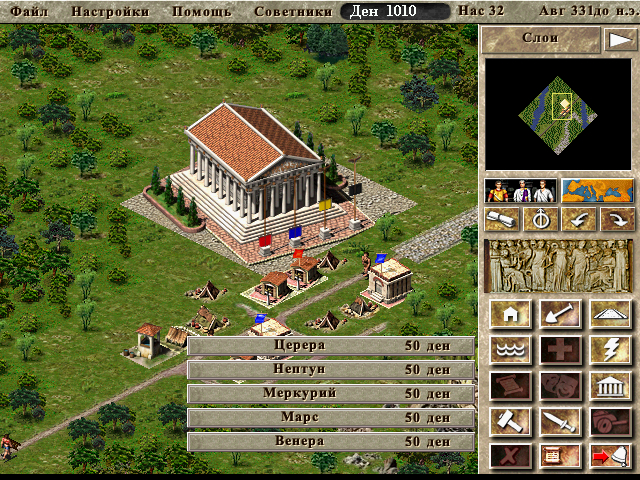This screenshot has width=640, height=480.
Task: Rotate the map clockwise
Action: [x=616, y=219]
